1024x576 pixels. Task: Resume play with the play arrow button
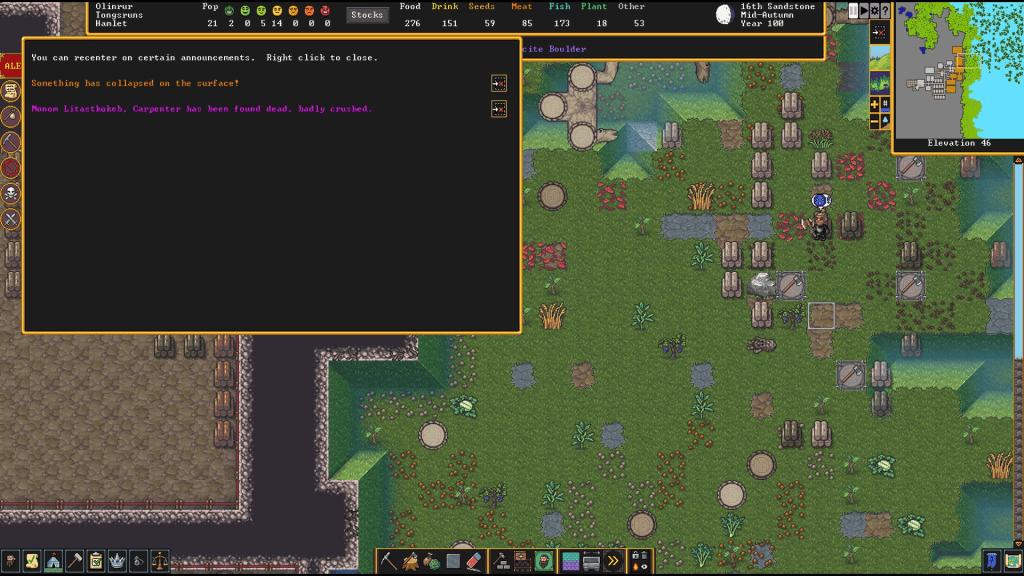pyautogui.click(x=864, y=11)
